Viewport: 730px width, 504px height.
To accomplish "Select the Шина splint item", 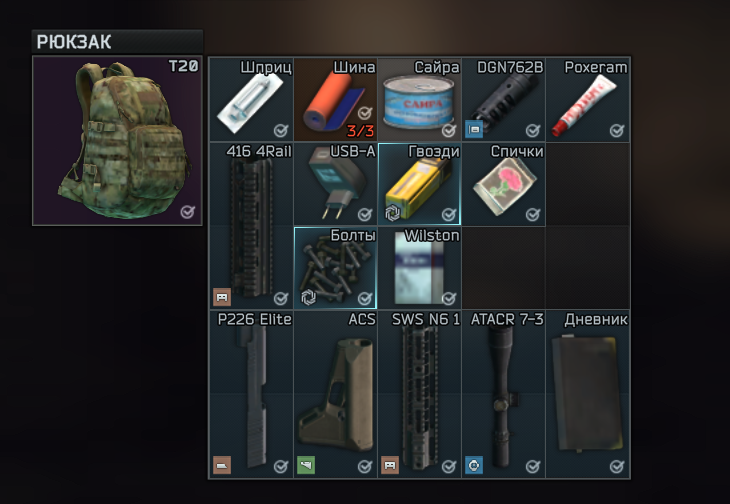I will pyautogui.click(x=335, y=101).
